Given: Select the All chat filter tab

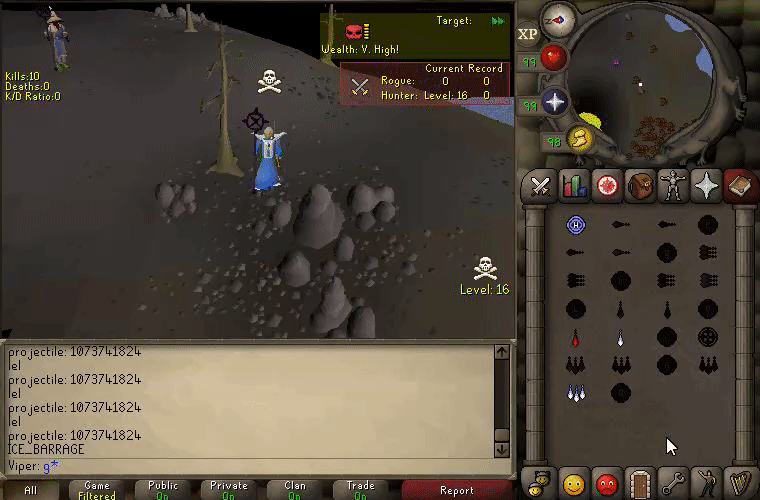Looking at the screenshot, I should tap(31, 490).
